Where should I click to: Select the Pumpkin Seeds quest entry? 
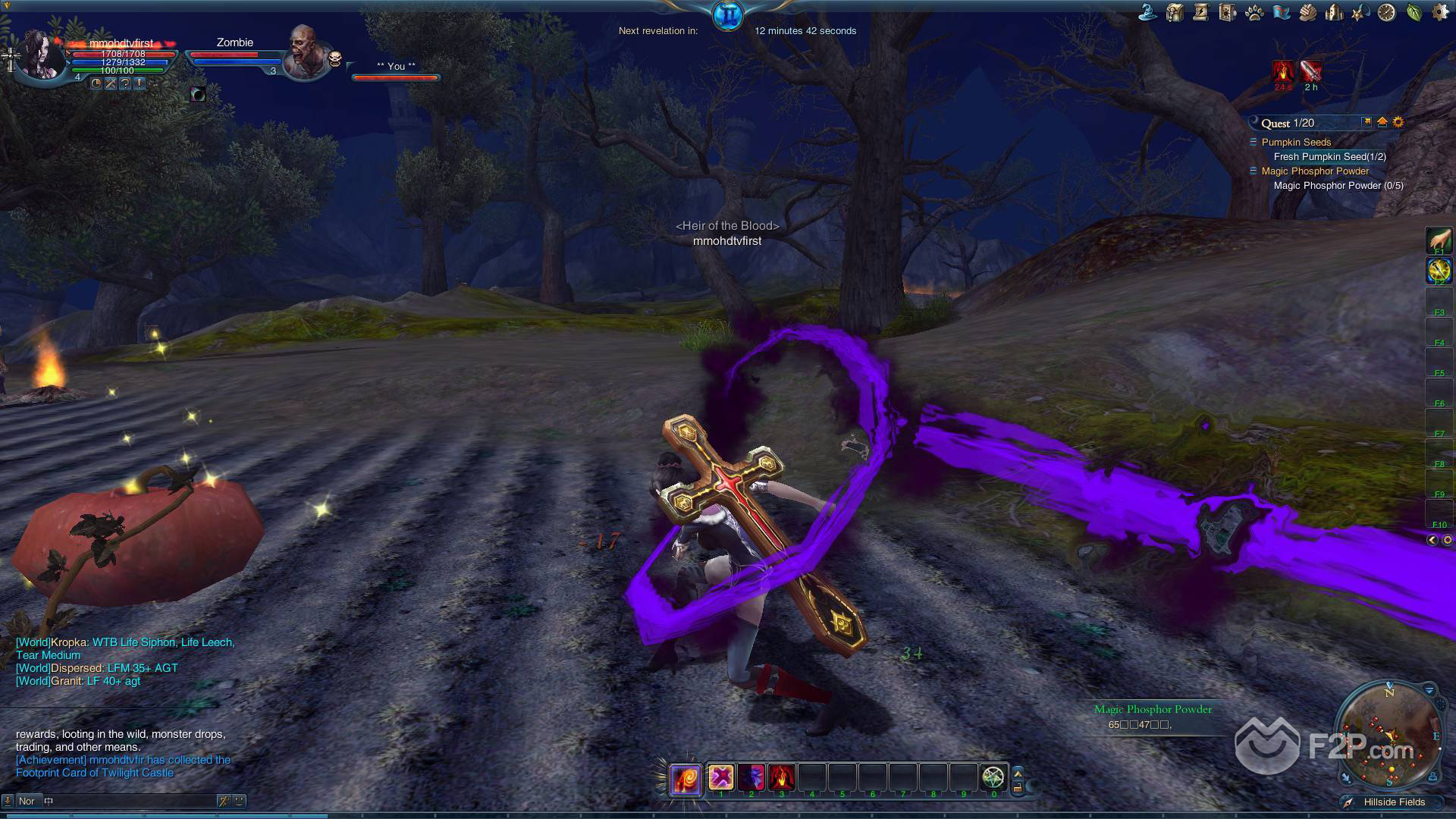(1296, 143)
